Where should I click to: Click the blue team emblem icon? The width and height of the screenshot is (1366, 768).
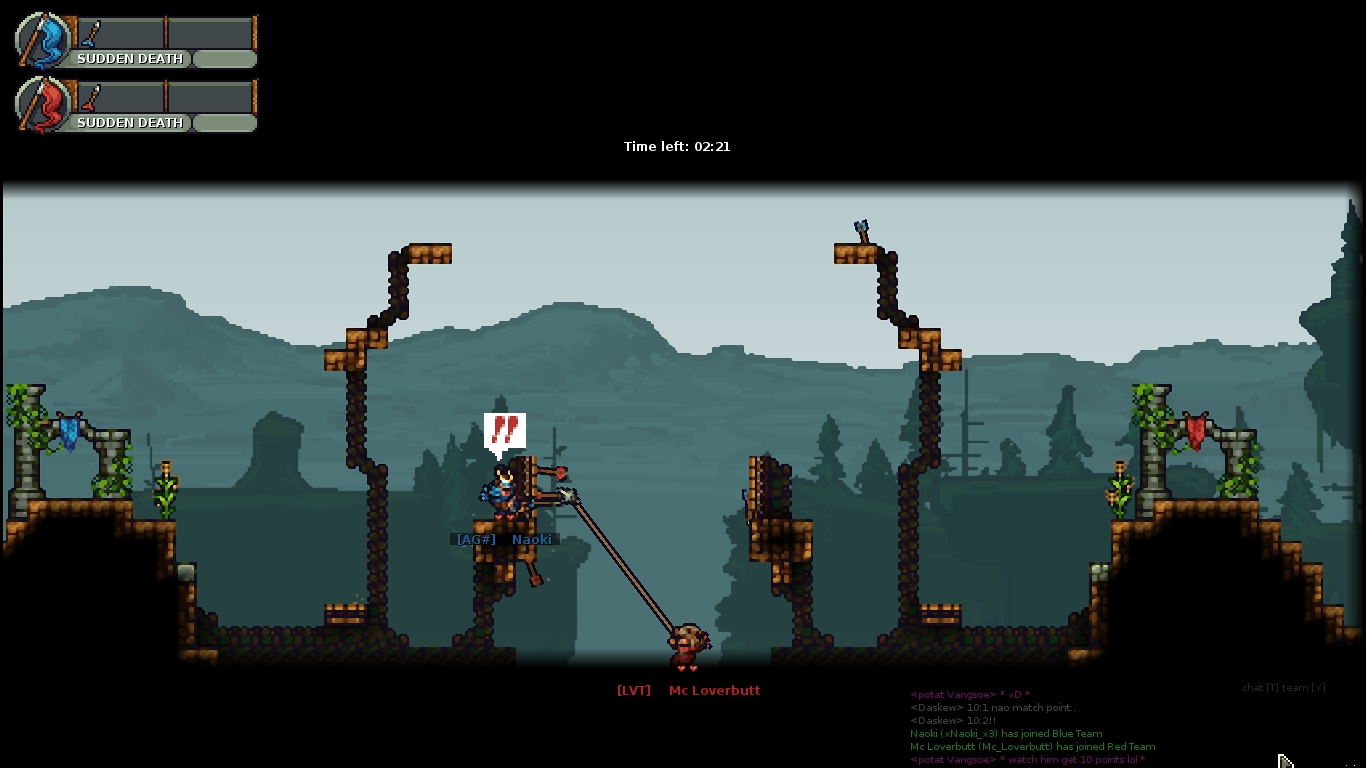(44, 41)
